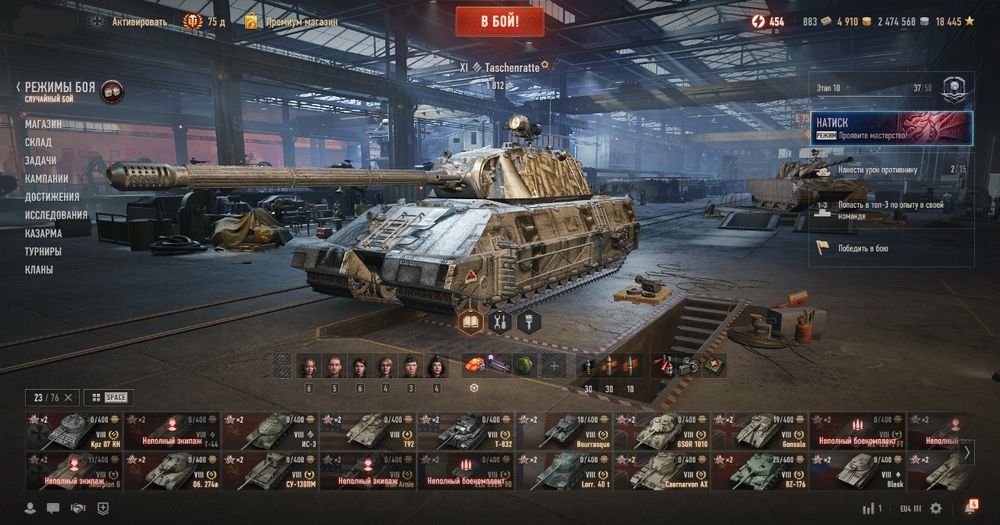Select the ИС-3 tank in the carousel

point(269,430)
